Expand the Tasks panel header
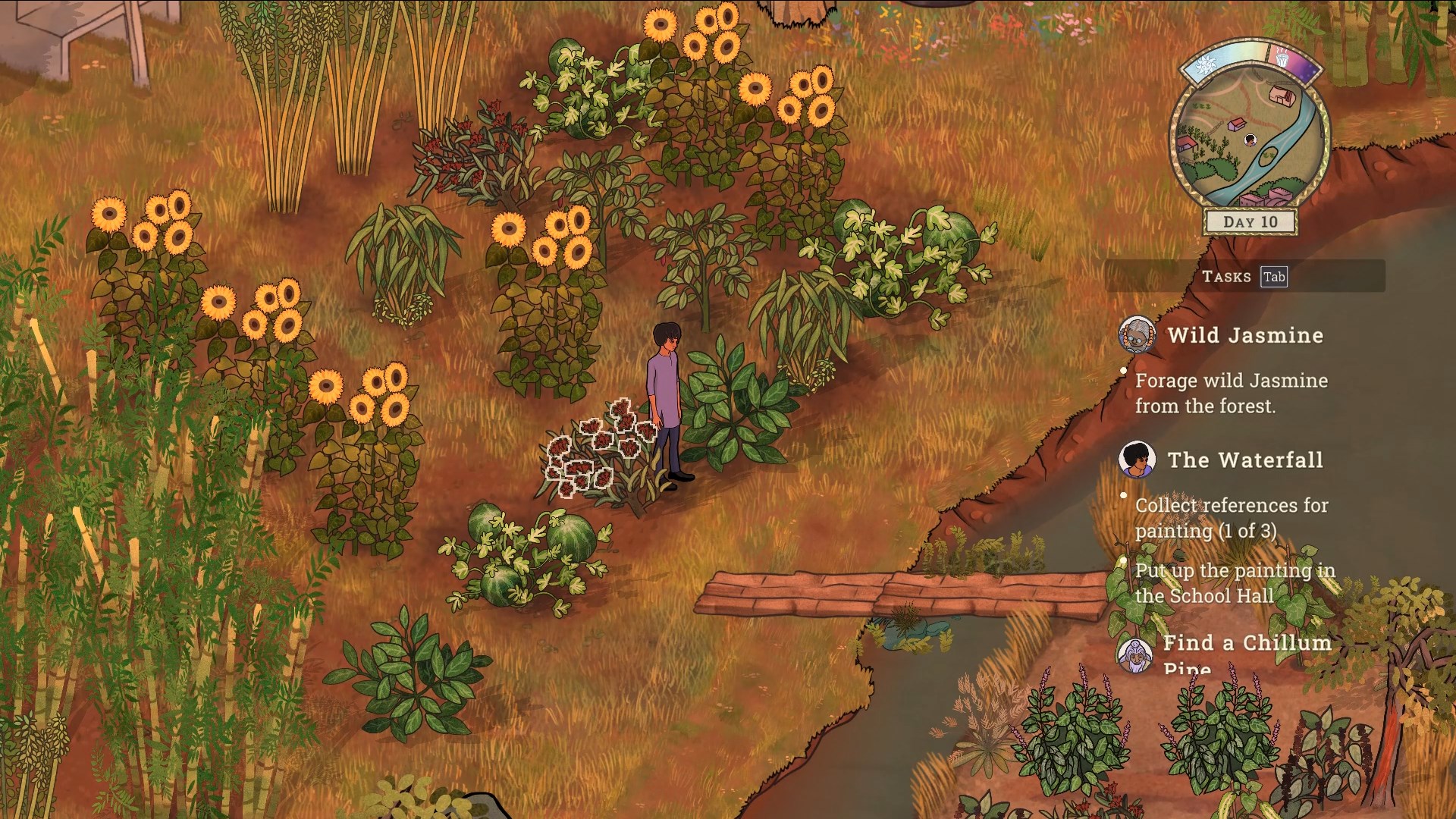The width and height of the screenshot is (1456, 819). 1244,277
